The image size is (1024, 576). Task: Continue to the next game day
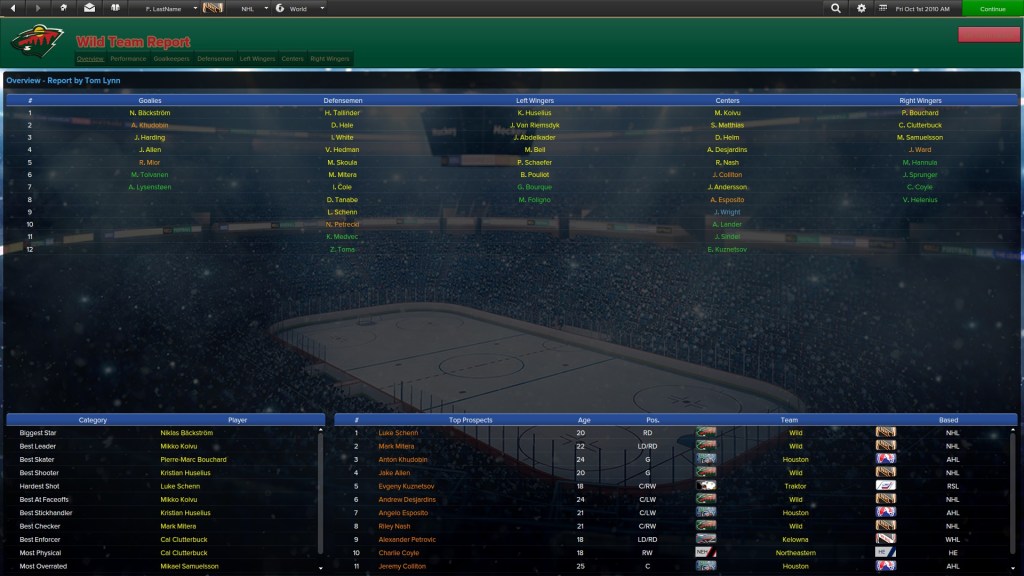992,8
